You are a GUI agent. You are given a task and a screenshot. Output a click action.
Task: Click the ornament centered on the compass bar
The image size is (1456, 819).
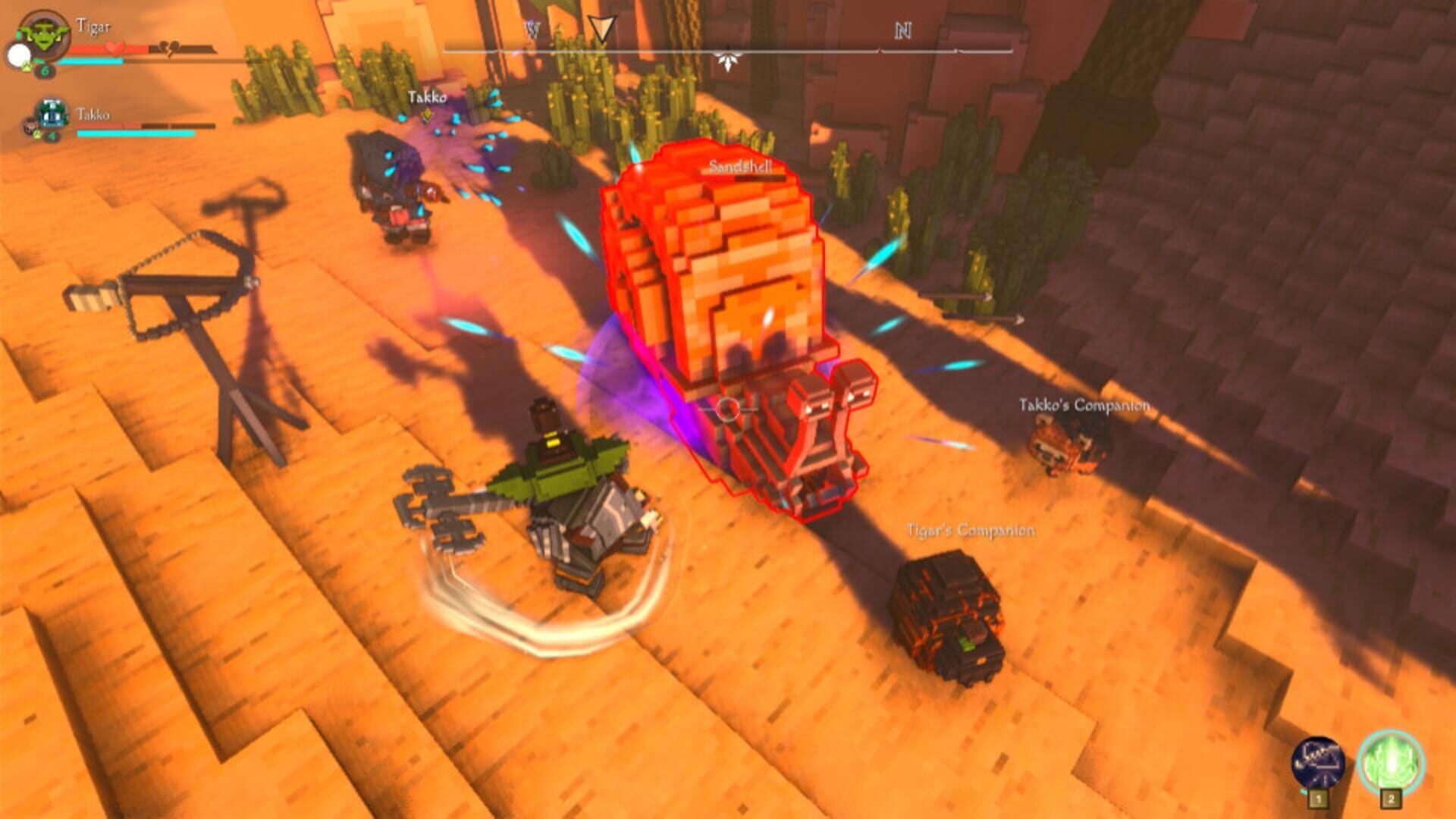[730, 59]
